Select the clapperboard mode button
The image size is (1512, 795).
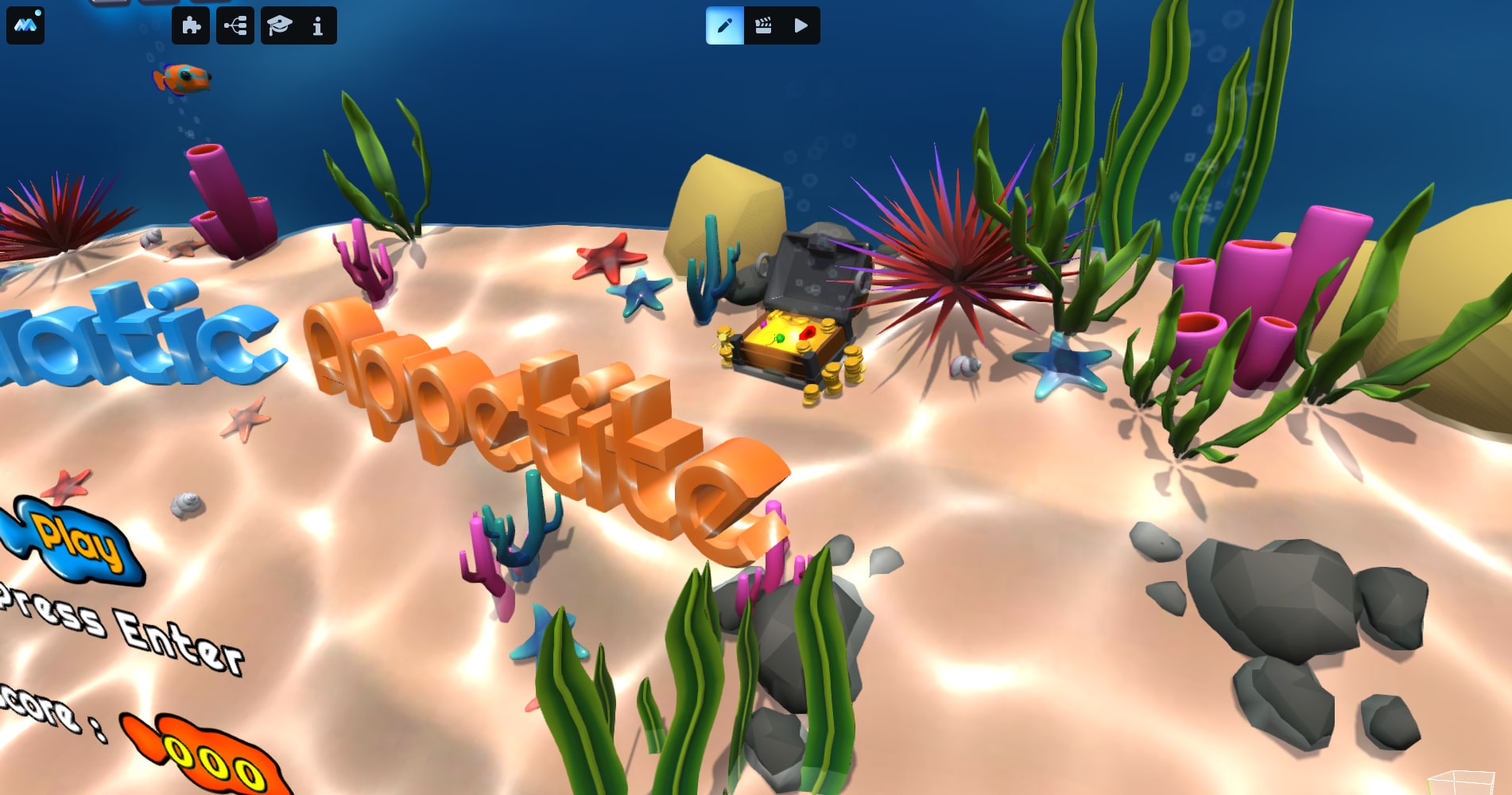(763, 25)
